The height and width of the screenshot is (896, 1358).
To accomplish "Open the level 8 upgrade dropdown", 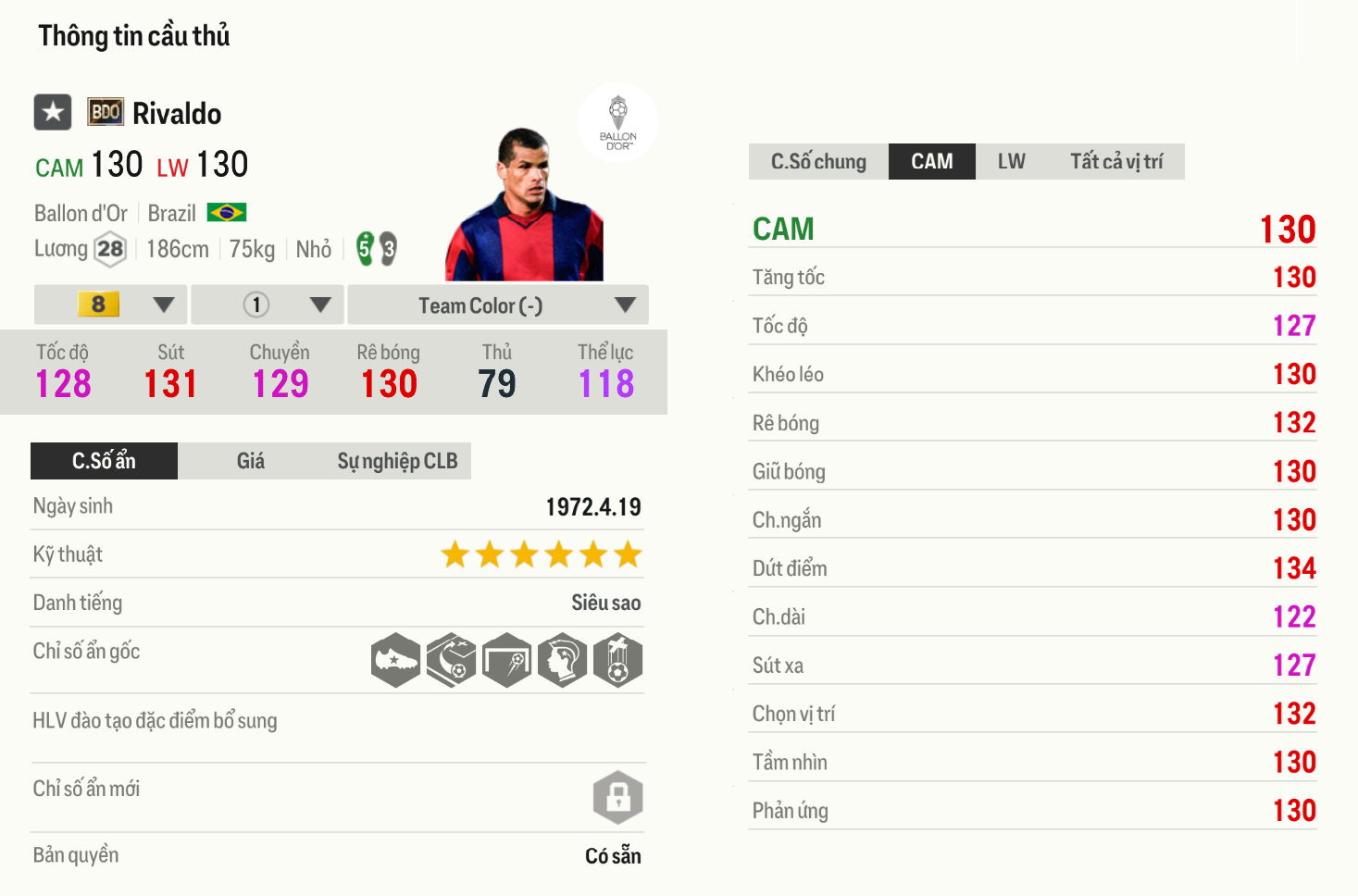I will point(109,305).
